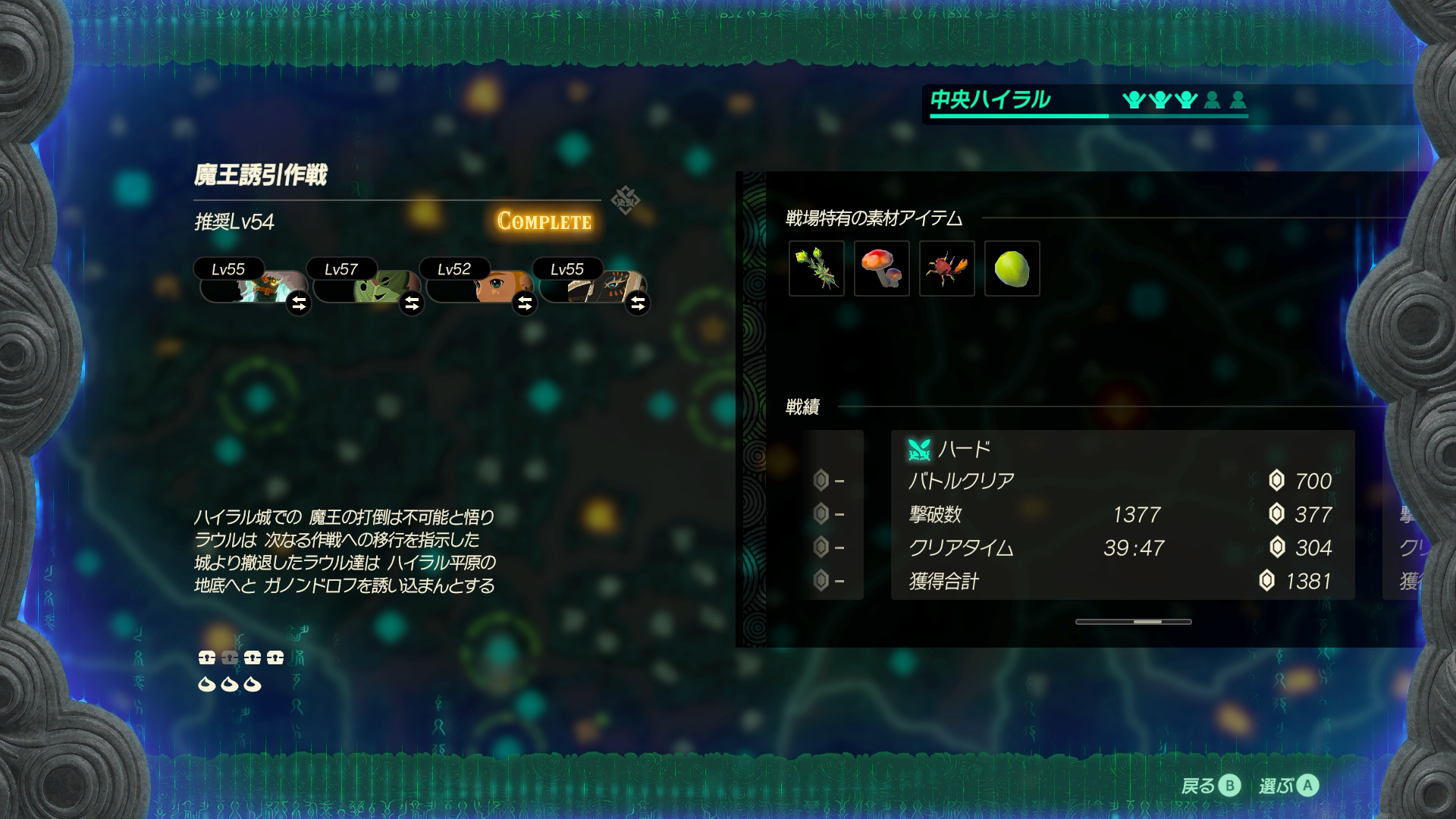The image size is (1456, 819).
Task: Open the 中央ハイラル region tab
Action: 990,100
